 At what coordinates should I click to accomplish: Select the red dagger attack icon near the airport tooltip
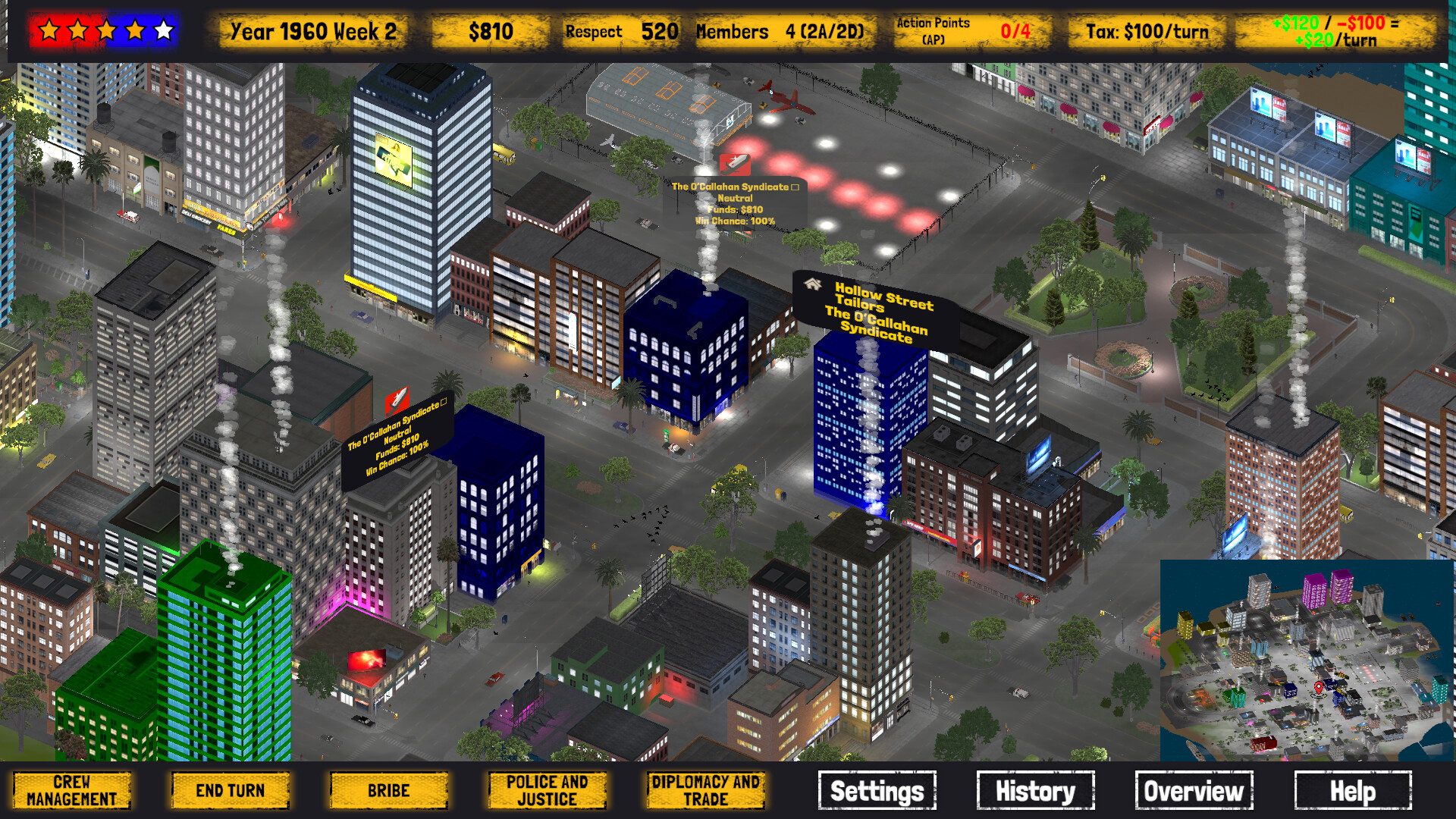coord(735,165)
